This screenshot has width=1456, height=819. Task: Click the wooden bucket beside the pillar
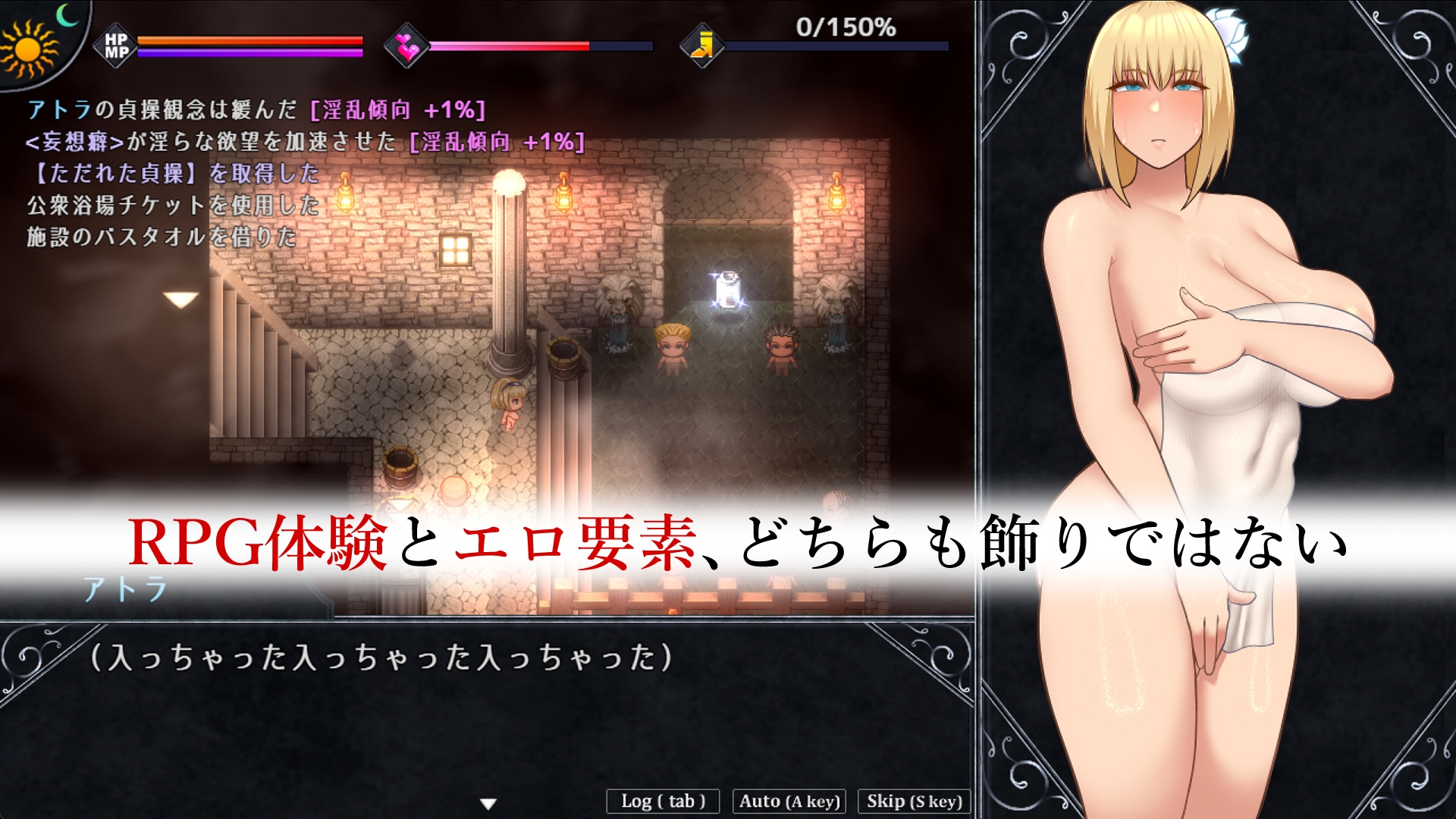[564, 359]
